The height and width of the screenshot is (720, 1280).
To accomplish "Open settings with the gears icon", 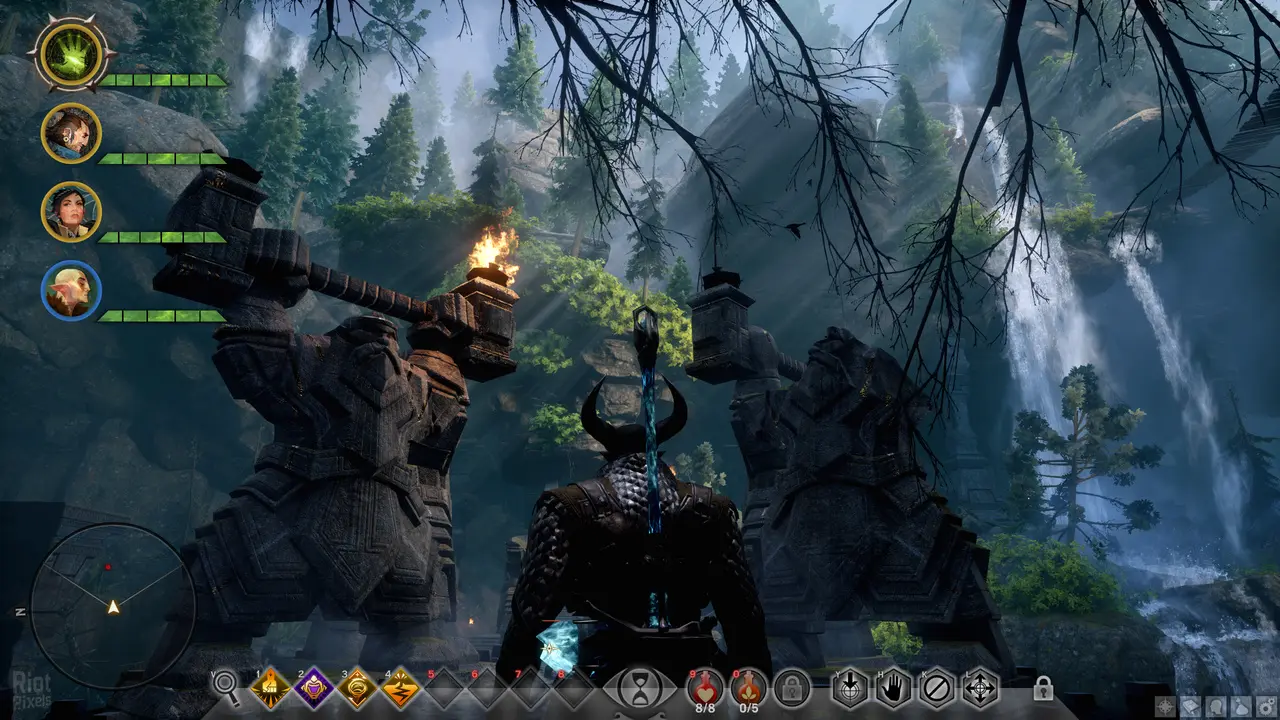I will pyautogui.click(x=1266, y=707).
